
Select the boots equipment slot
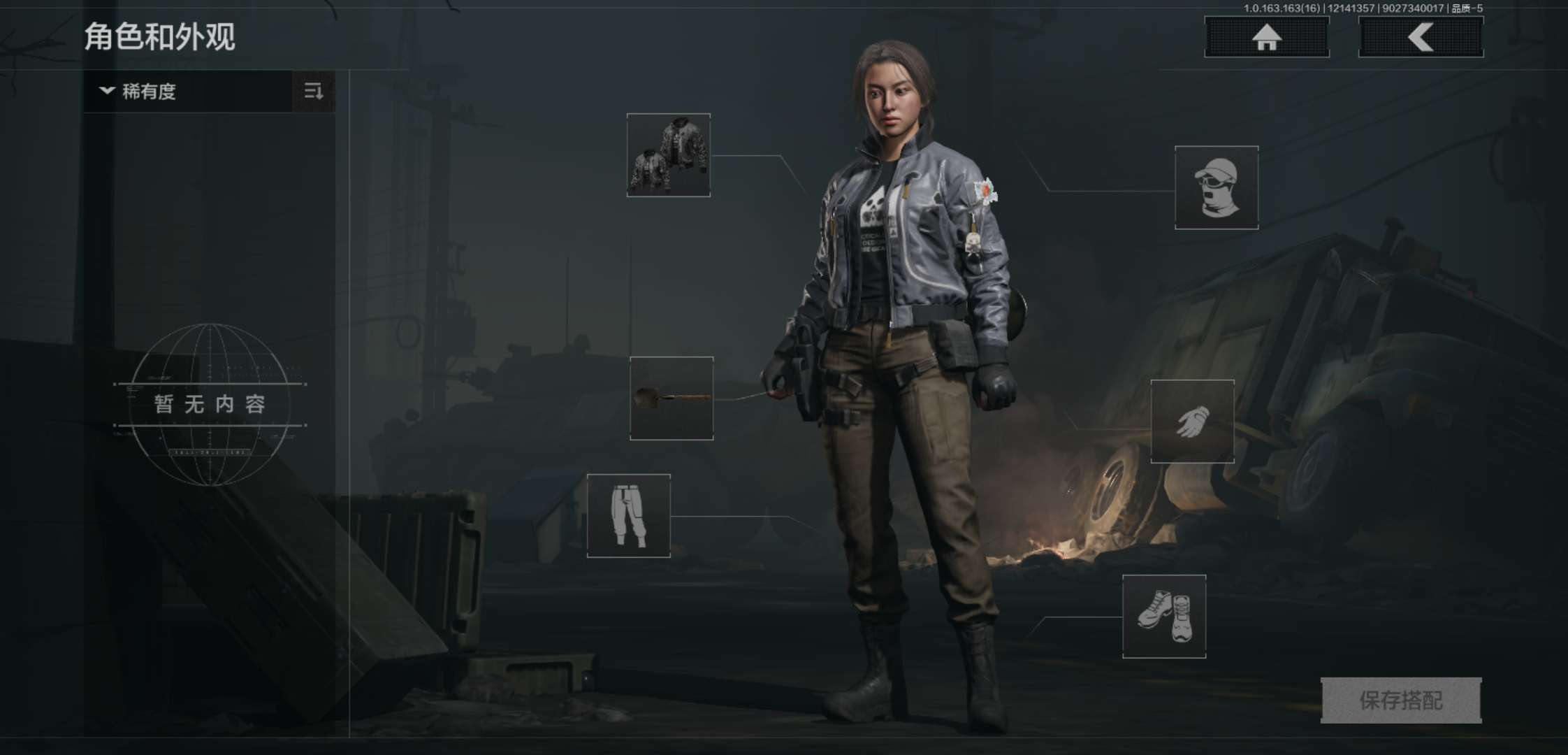click(1164, 617)
